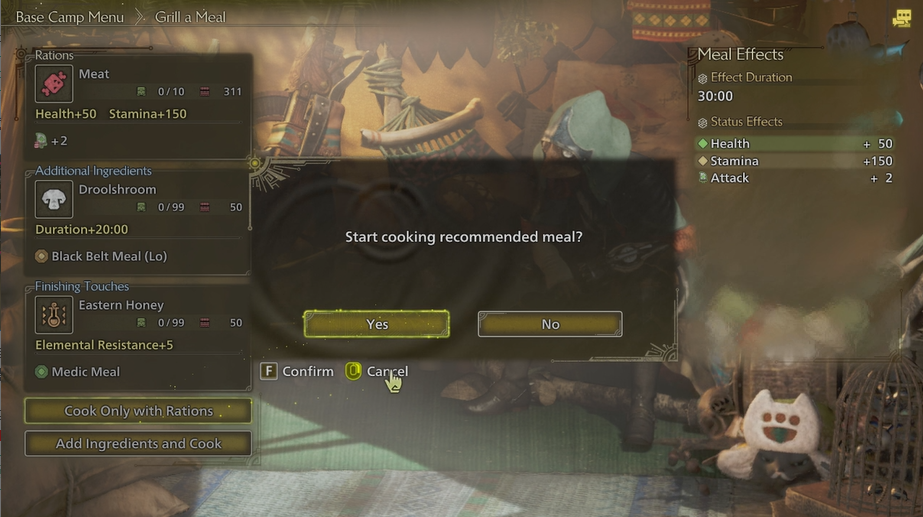Decline cooking by choosing No
923x517 pixels.
(550, 324)
